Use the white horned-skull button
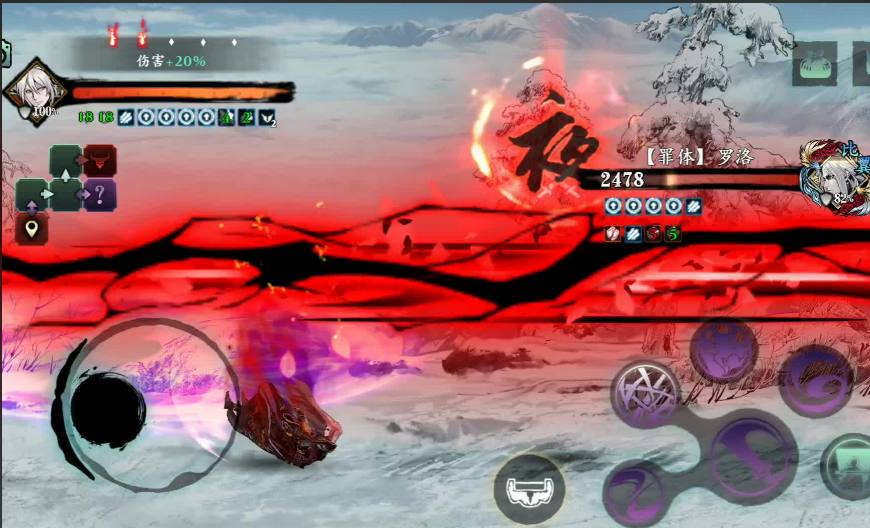The image size is (870, 528). click(529, 490)
